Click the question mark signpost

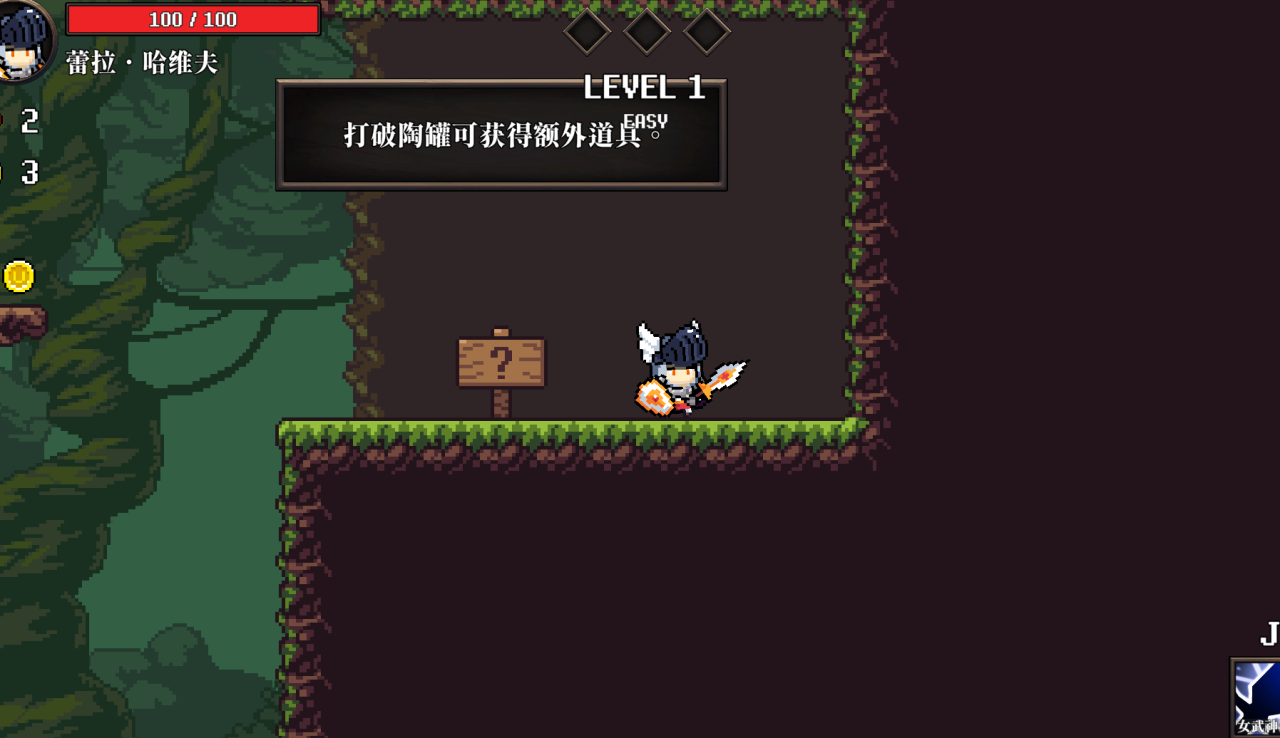pos(500,363)
